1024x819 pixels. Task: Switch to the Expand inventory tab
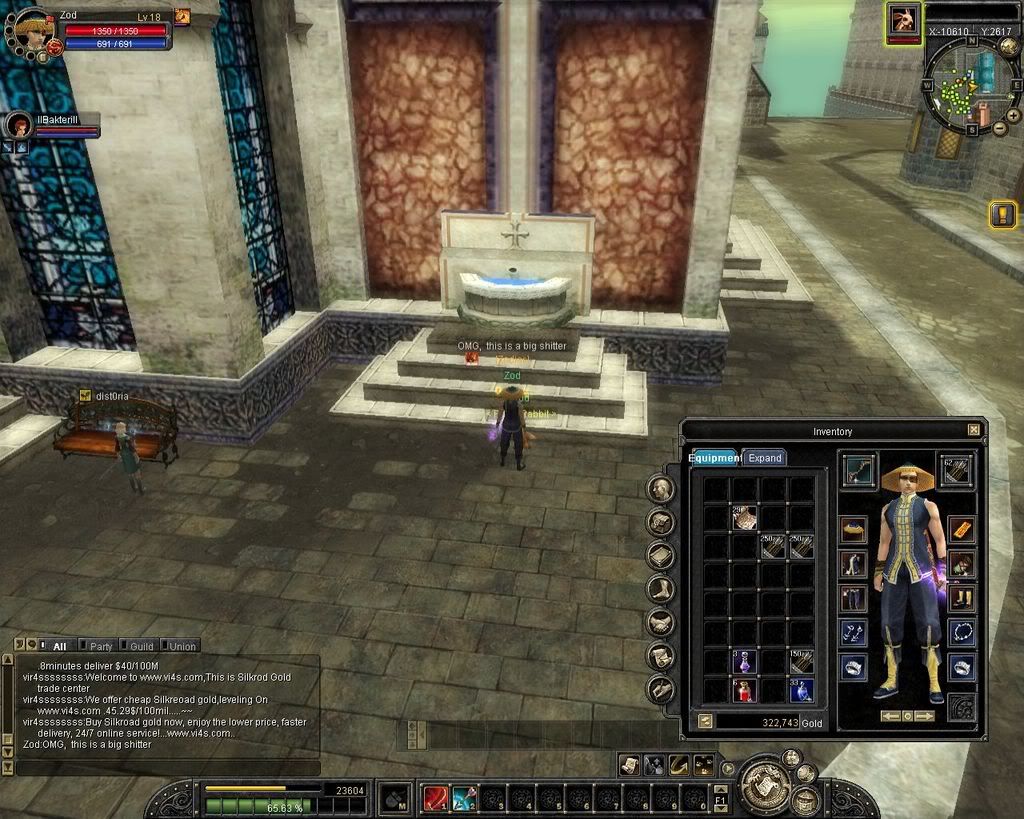[x=765, y=458]
